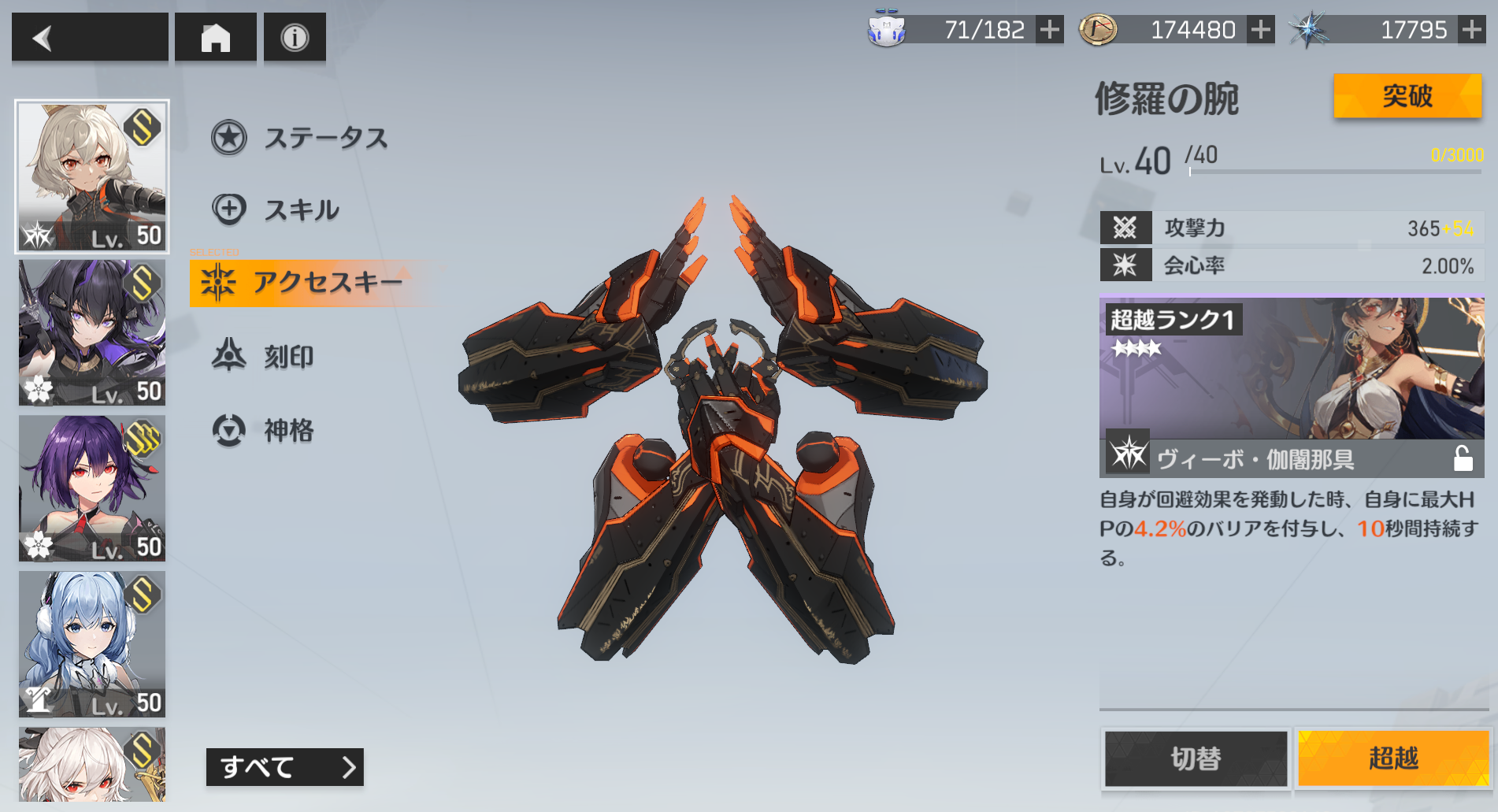Viewport: 1498px width, 812px height.
Task: Show the 神格 tab
Action: click(264, 430)
